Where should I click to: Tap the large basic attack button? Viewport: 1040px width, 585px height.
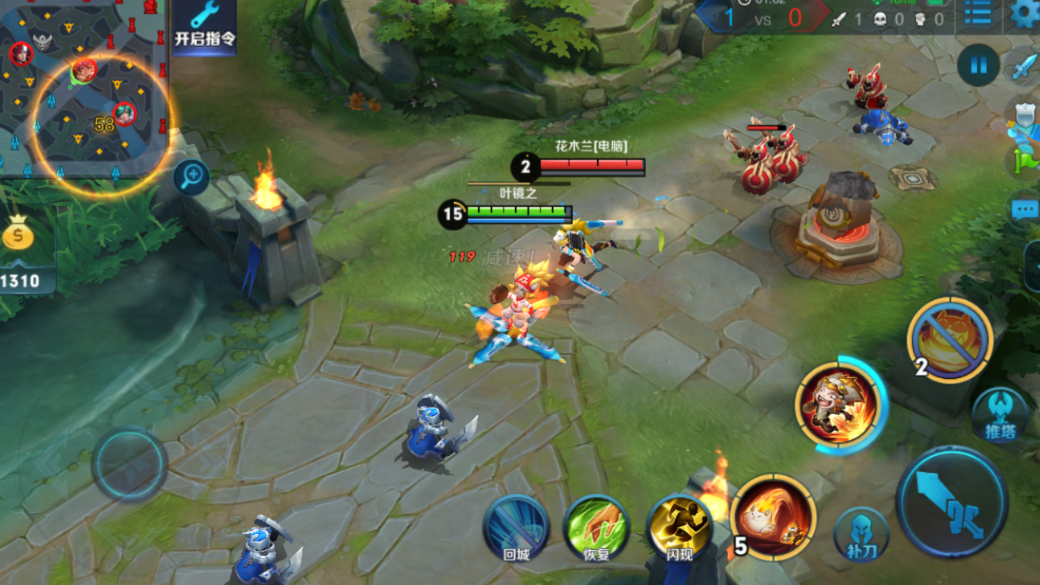pyautogui.click(x=951, y=501)
